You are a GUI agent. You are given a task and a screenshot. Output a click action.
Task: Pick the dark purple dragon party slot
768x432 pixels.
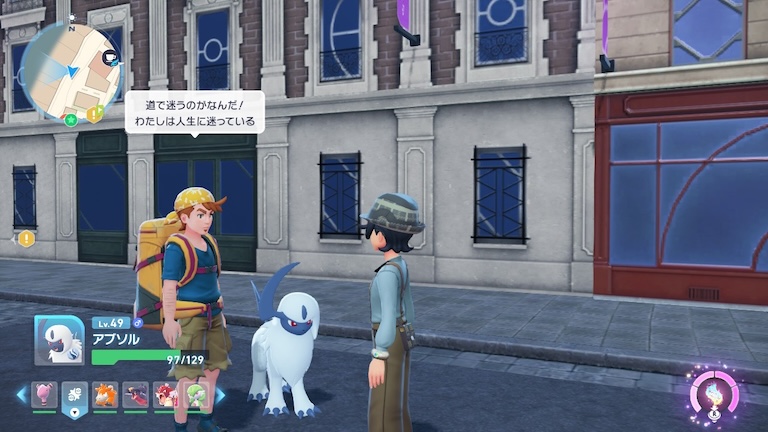135,395
